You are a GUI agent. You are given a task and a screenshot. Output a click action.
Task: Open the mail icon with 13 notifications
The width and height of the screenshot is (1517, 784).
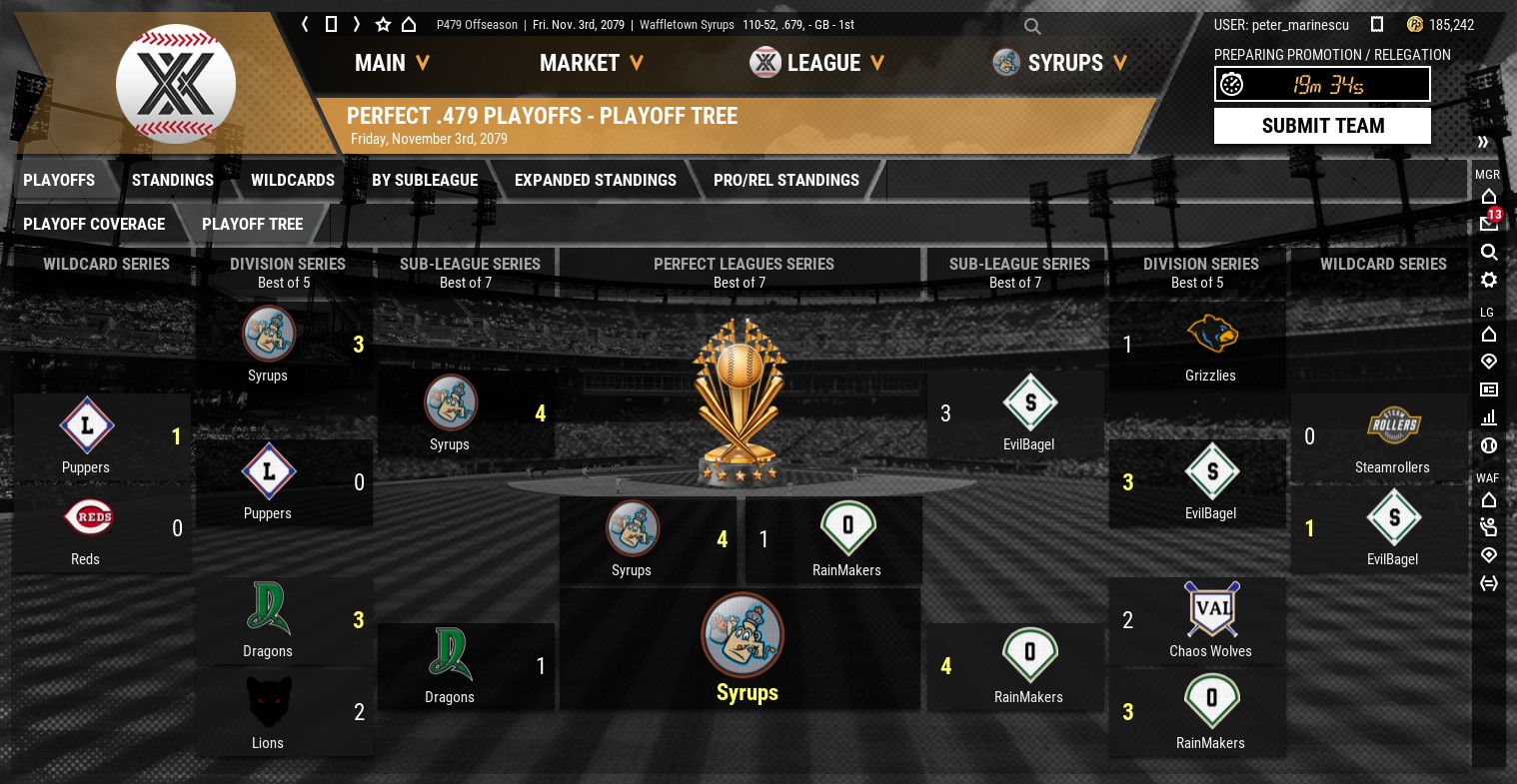(x=1488, y=223)
